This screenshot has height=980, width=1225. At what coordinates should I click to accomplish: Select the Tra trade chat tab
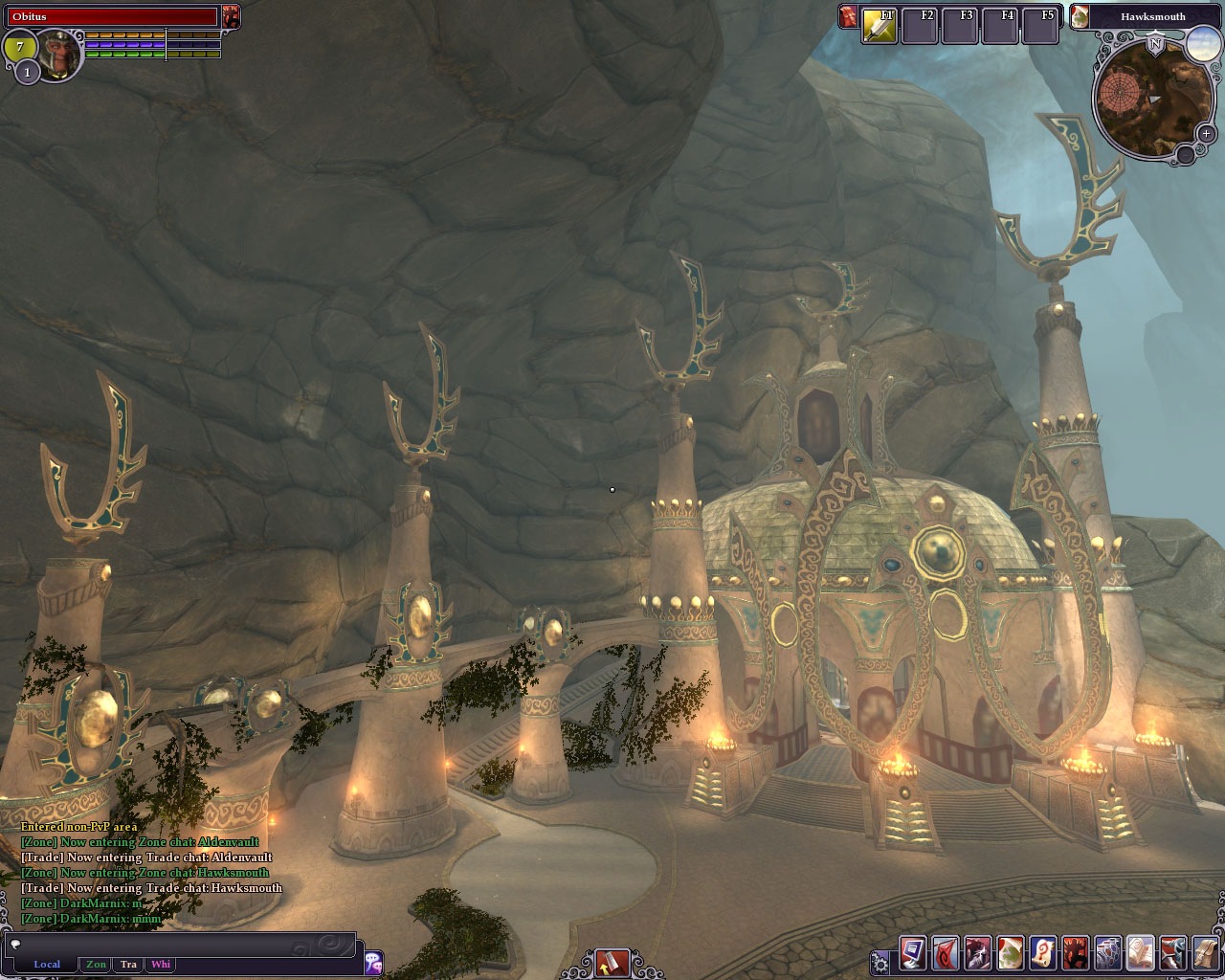128,965
